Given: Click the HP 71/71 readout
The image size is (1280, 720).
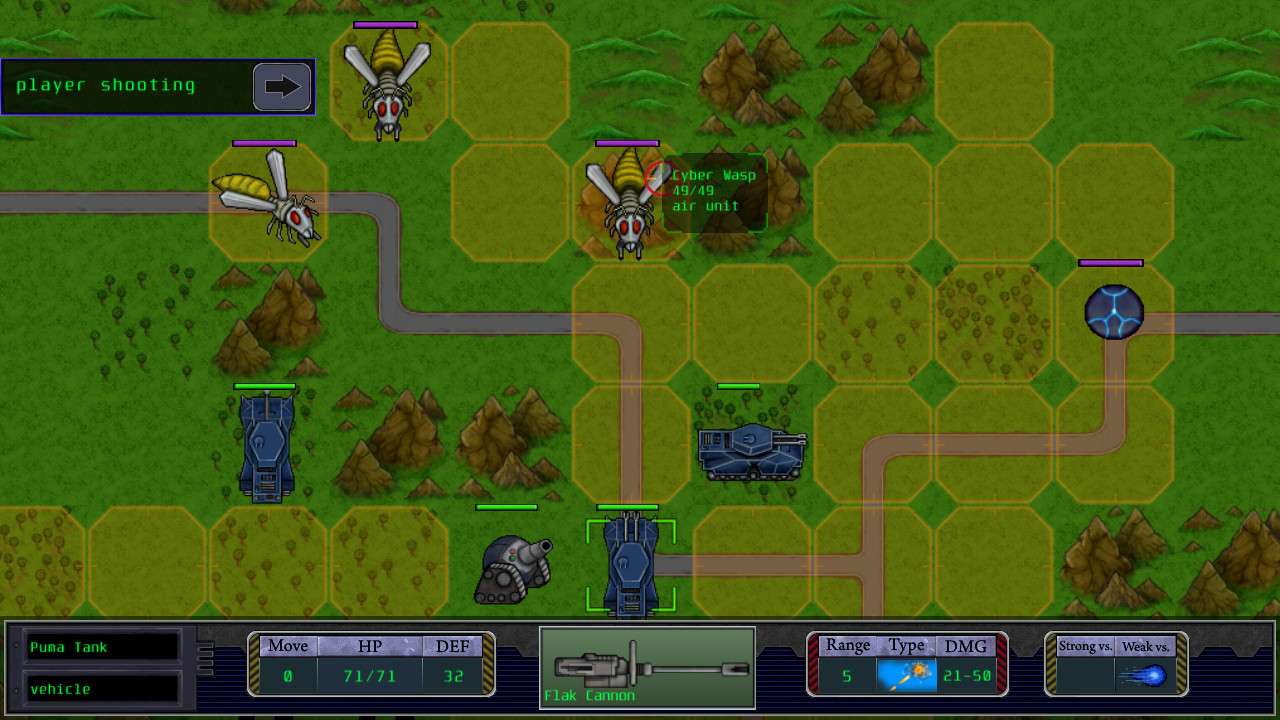Looking at the screenshot, I should click(372, 675).
